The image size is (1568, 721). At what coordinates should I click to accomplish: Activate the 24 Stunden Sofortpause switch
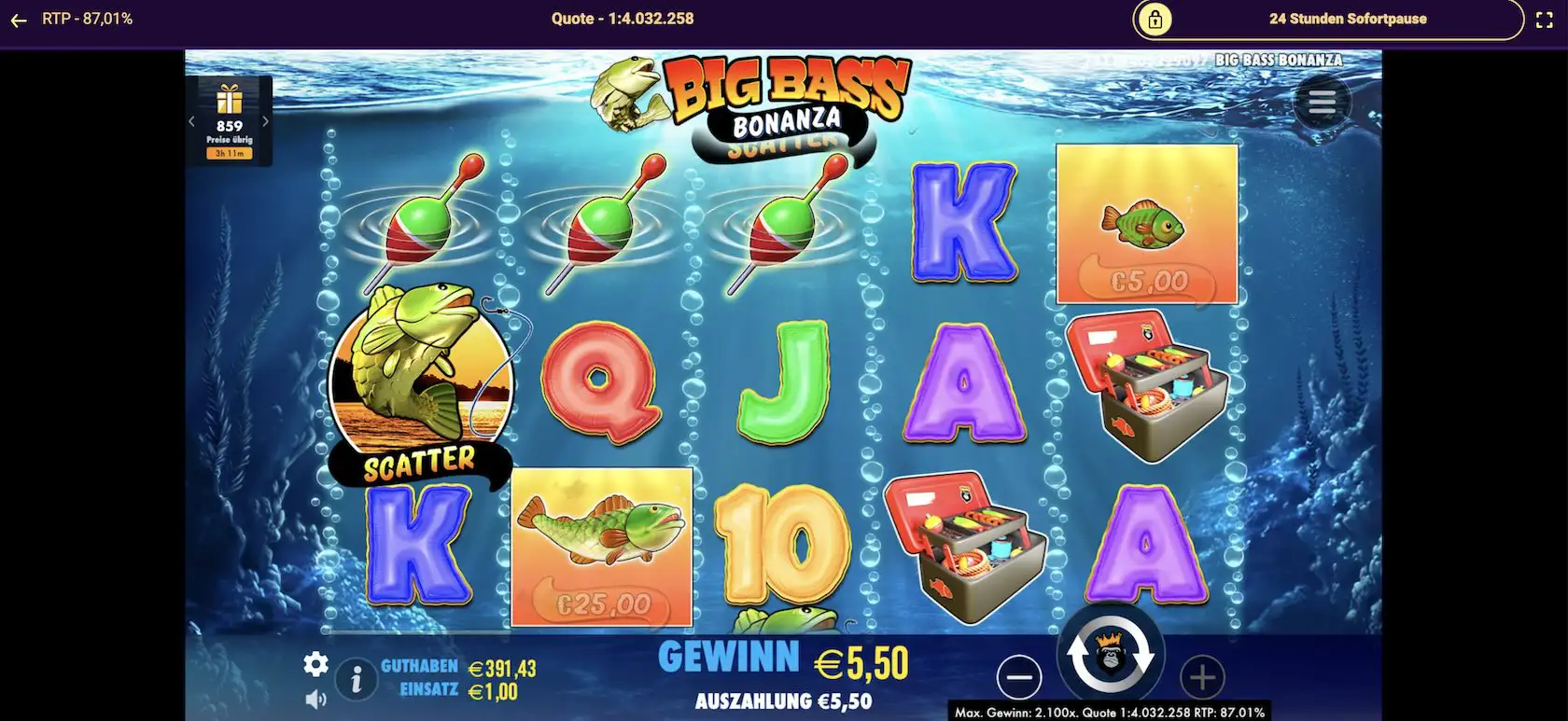coord(1348,18)
